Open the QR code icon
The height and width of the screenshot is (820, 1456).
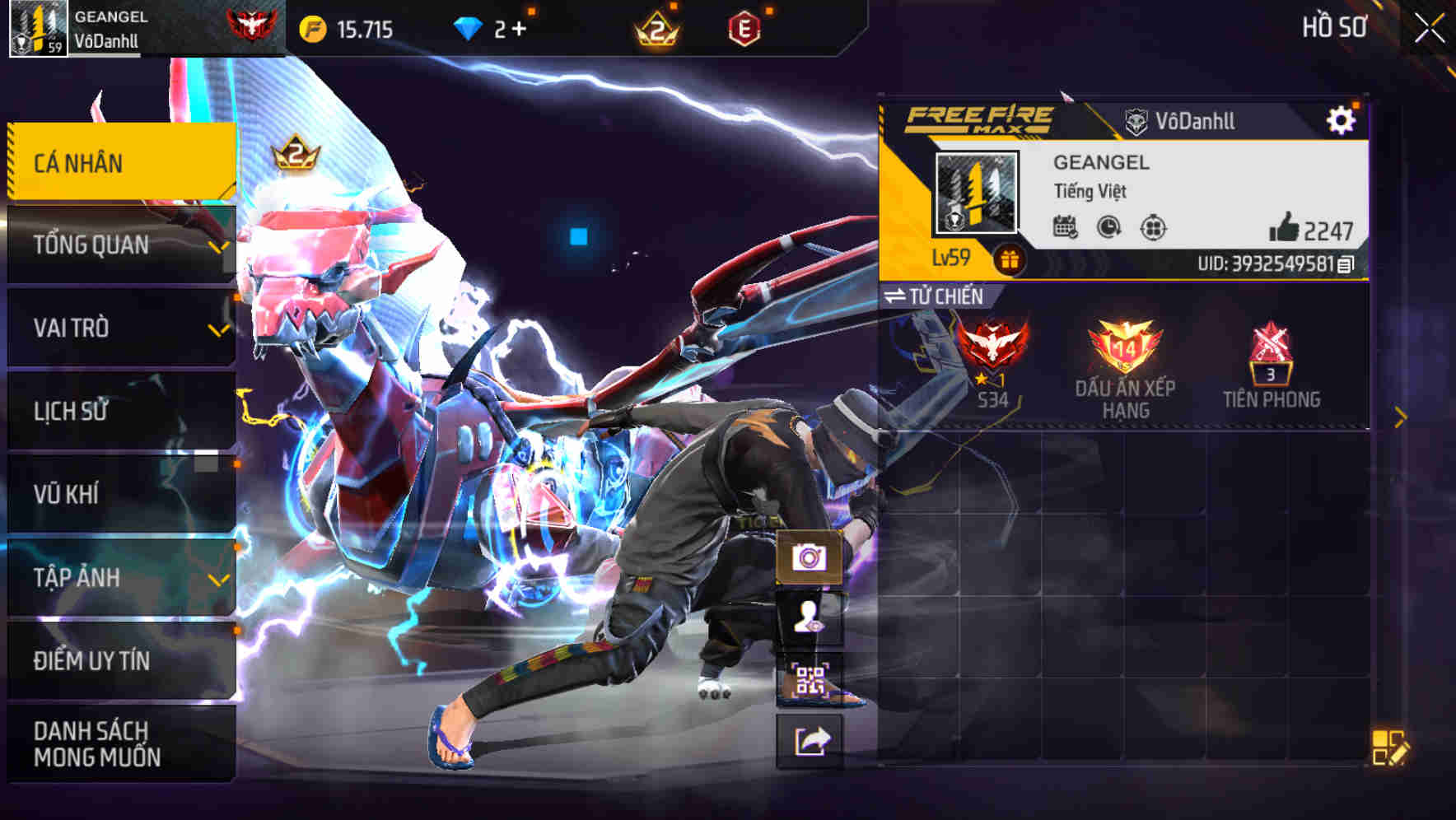coord(810,677)
